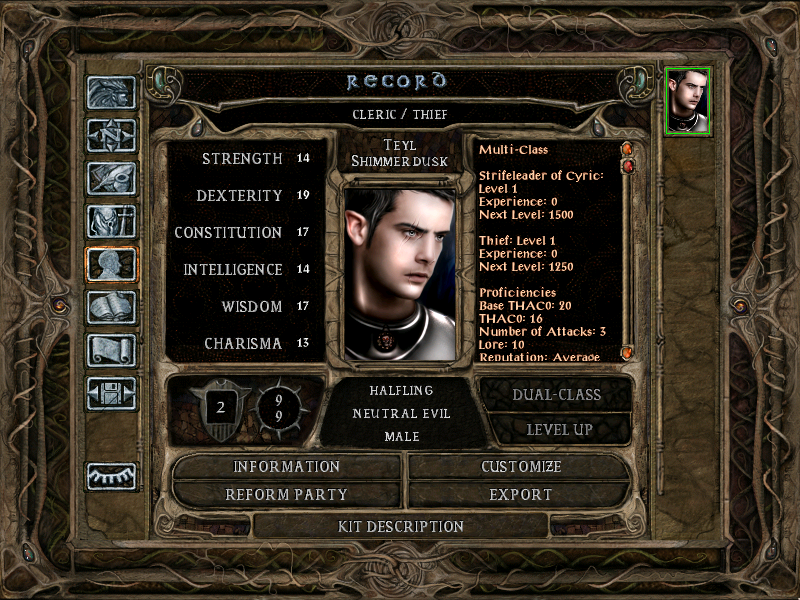The width and height of the screenshot is (800, 600).
Task: Open the Customize options
Action: [x=521, y=467]
